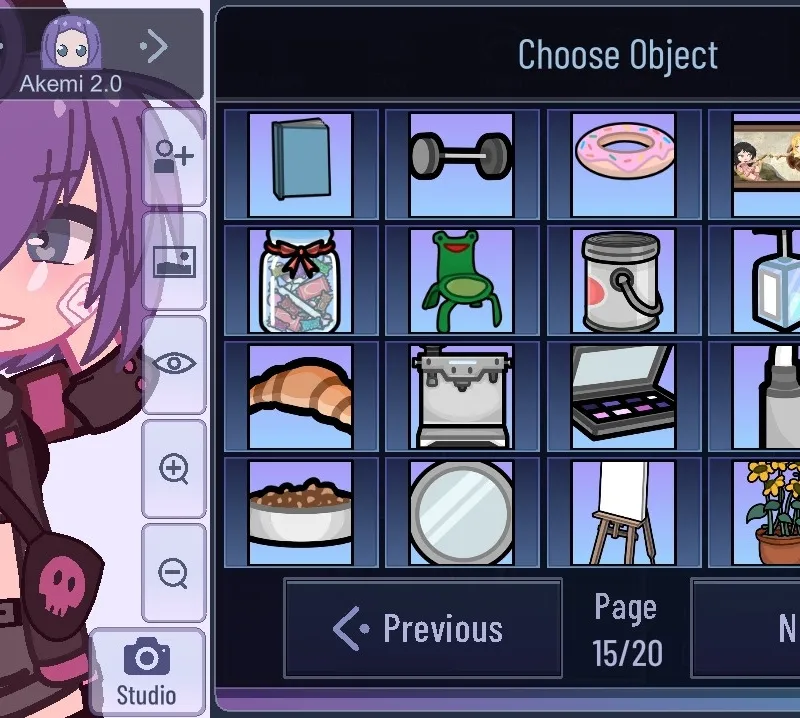Choose the green frog chair object
The height and width of the screenshot is (718, 800).
pos(461,280)
